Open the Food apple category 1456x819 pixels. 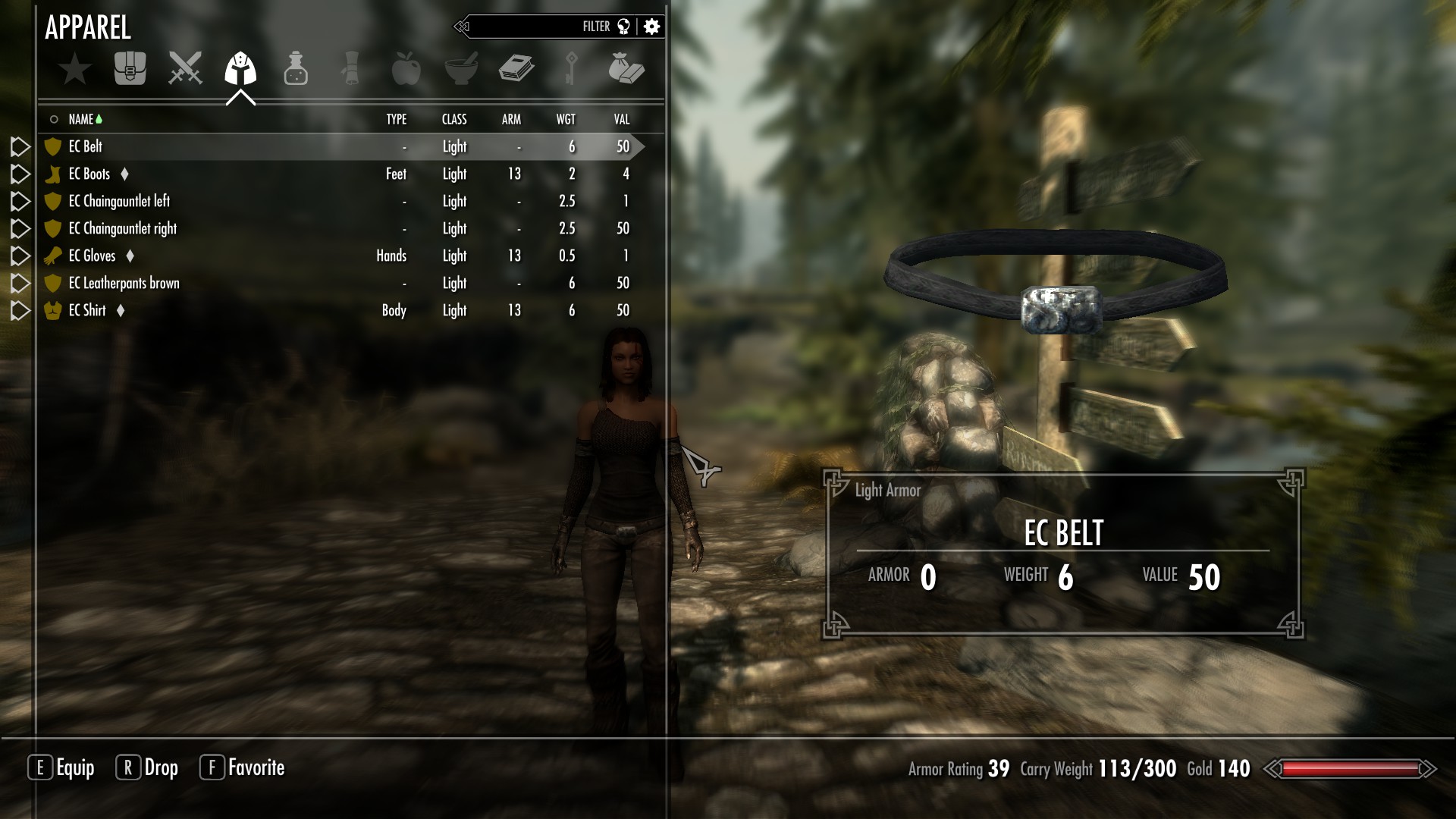tap(406, 68)
